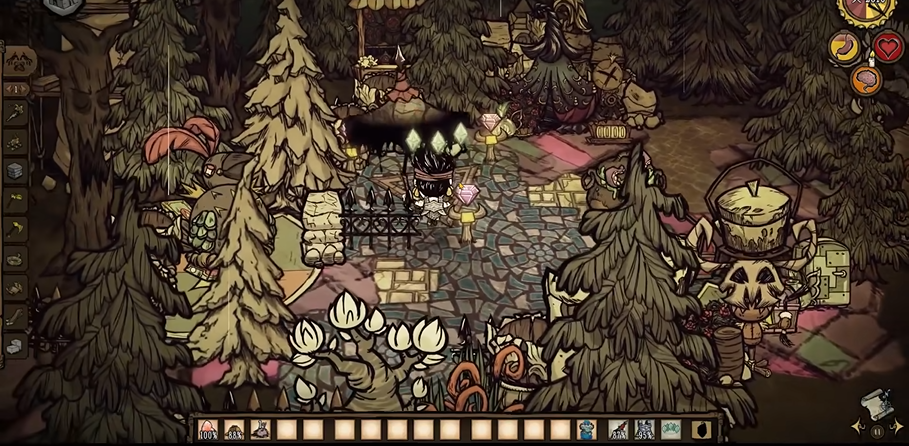Open the crafting menu icon above pinned recipes

pyautogui.click(x=16, y=61)
